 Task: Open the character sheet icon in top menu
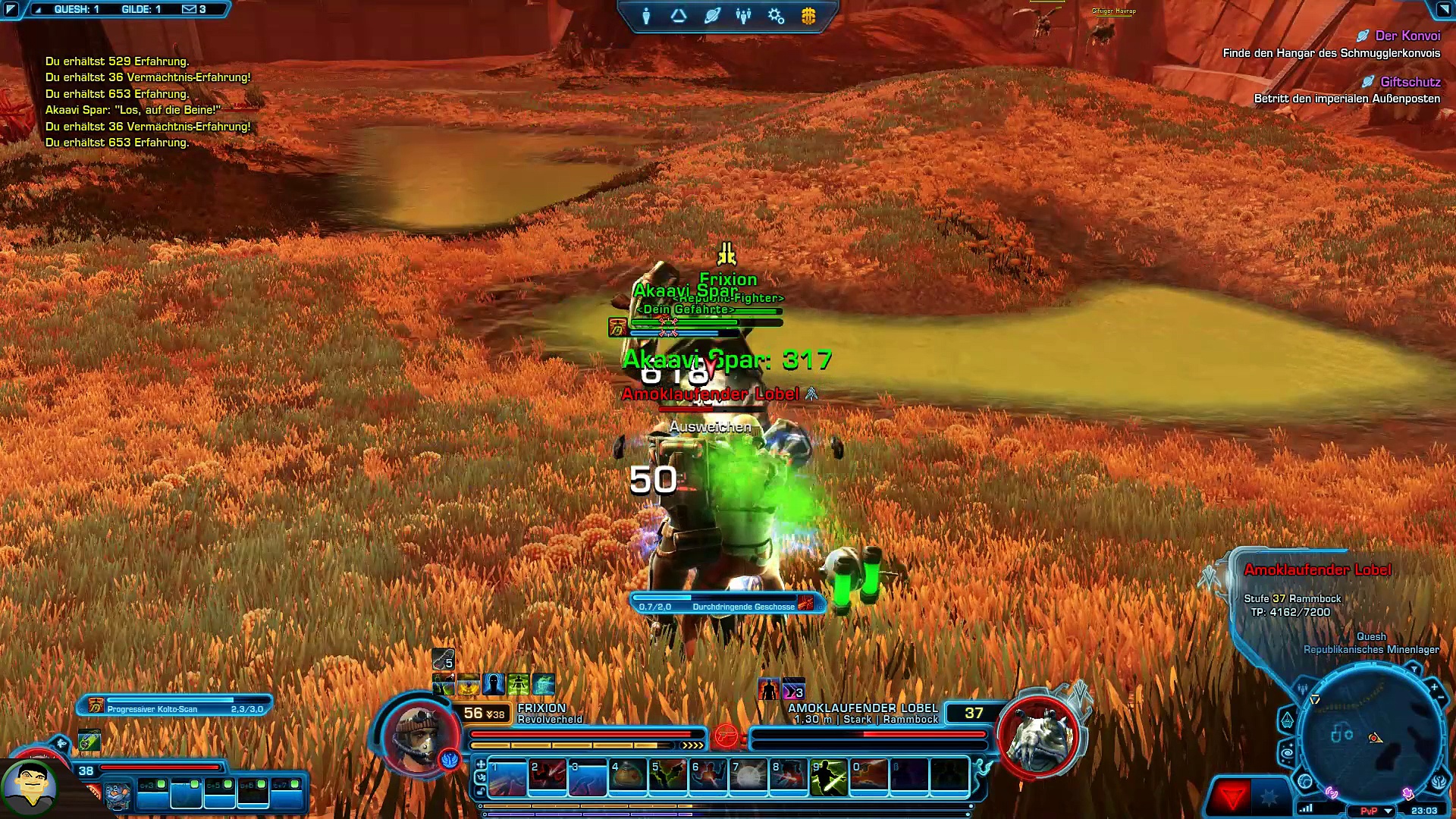tap(646, 16)
